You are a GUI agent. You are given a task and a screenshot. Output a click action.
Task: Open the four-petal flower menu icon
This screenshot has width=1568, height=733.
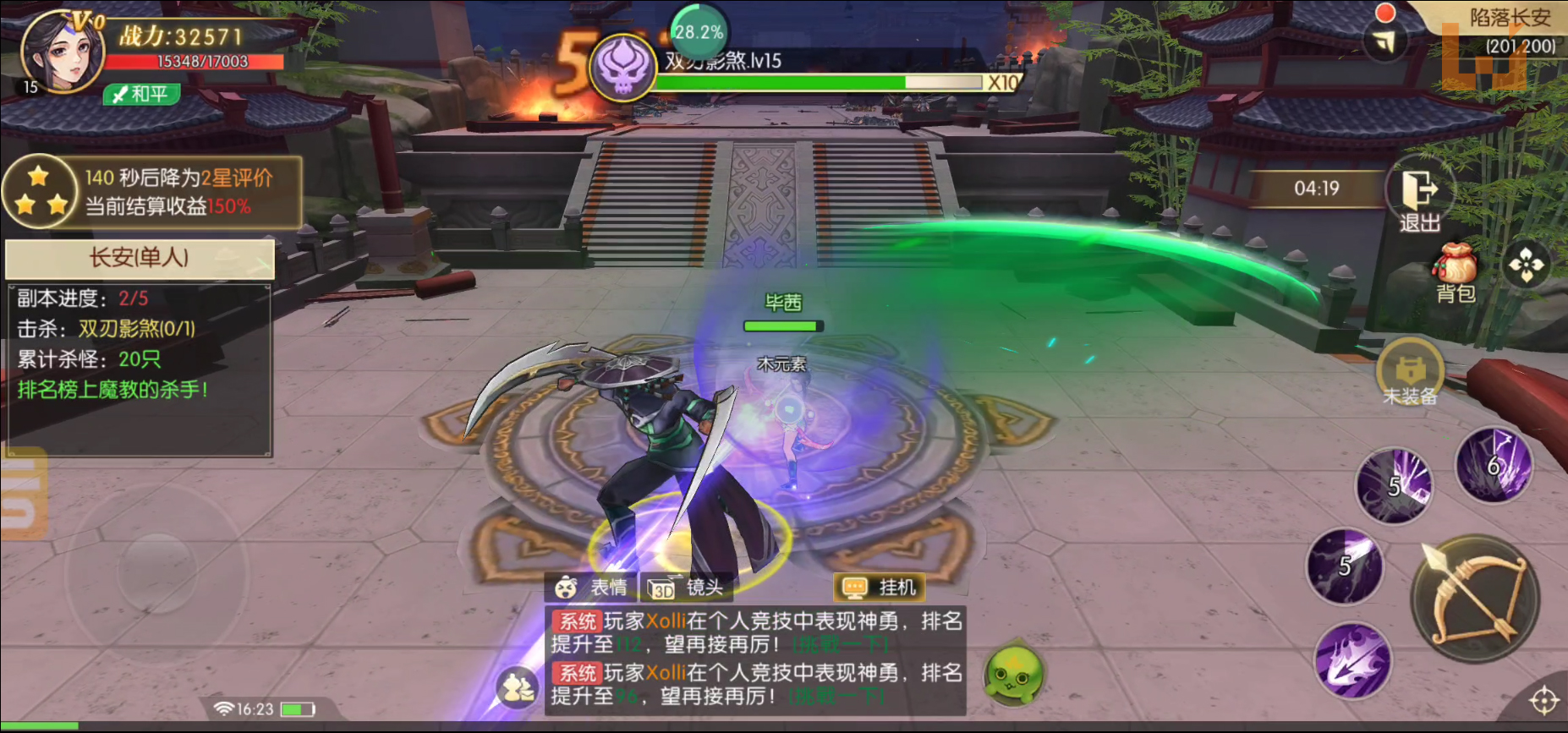1526,265
